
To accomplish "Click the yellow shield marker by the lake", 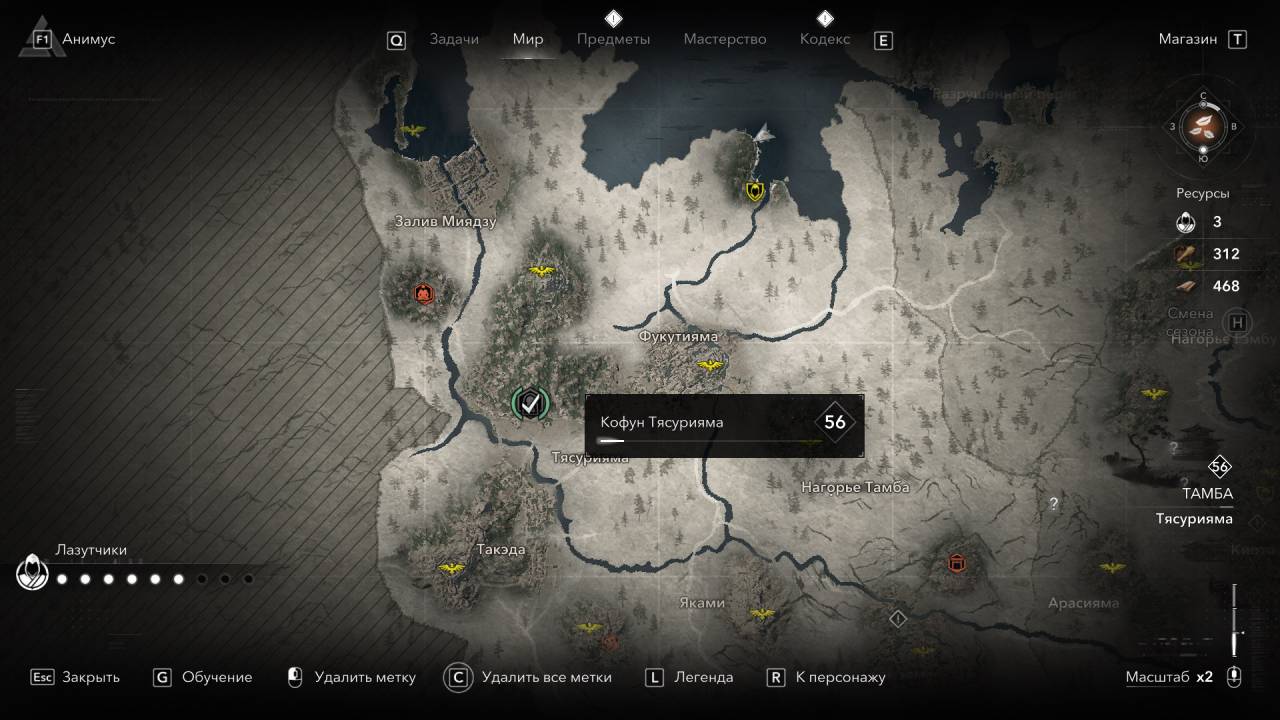I will 755,191.
